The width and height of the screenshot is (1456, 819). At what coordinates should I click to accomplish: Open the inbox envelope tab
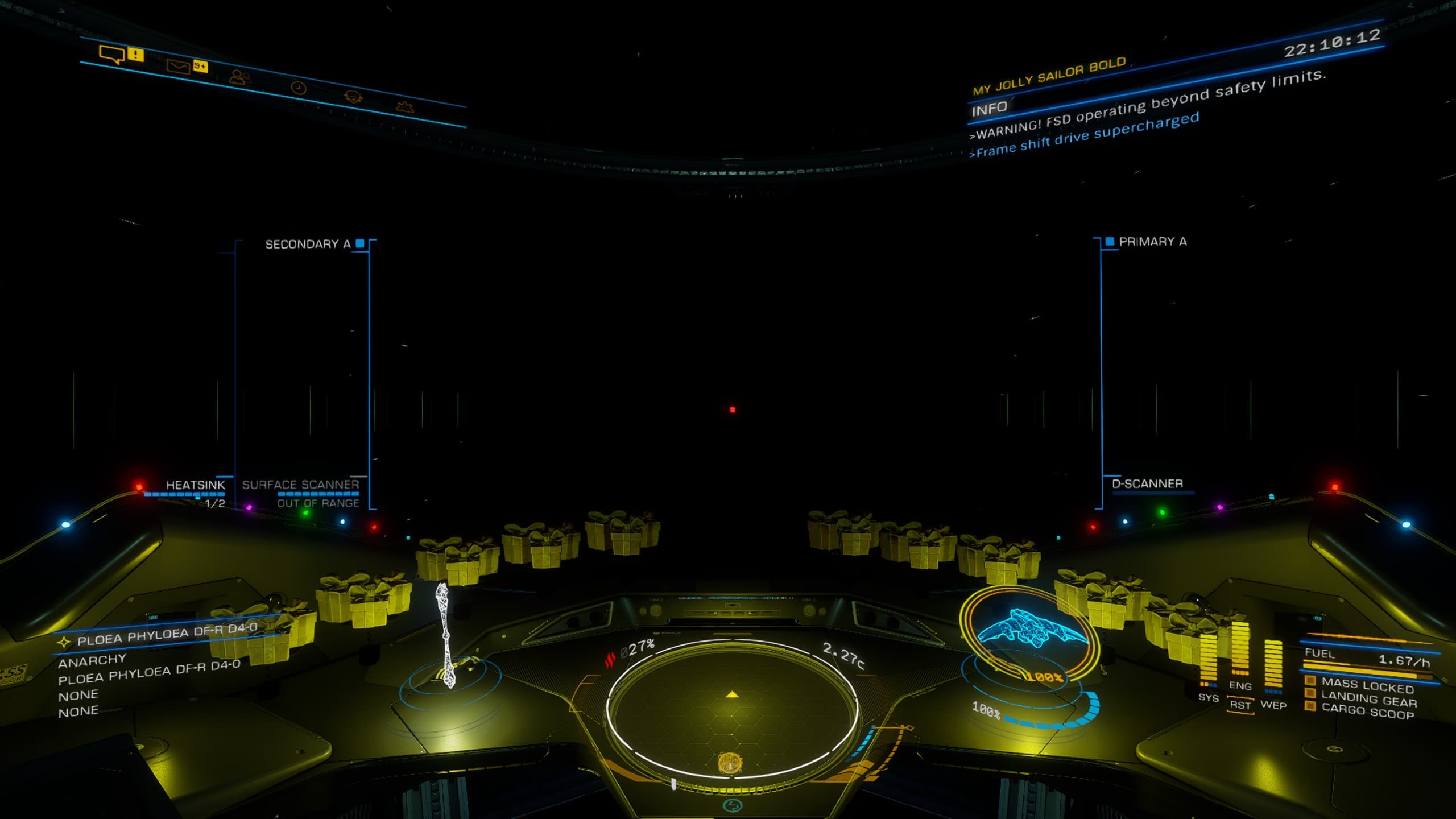point(177,67)
